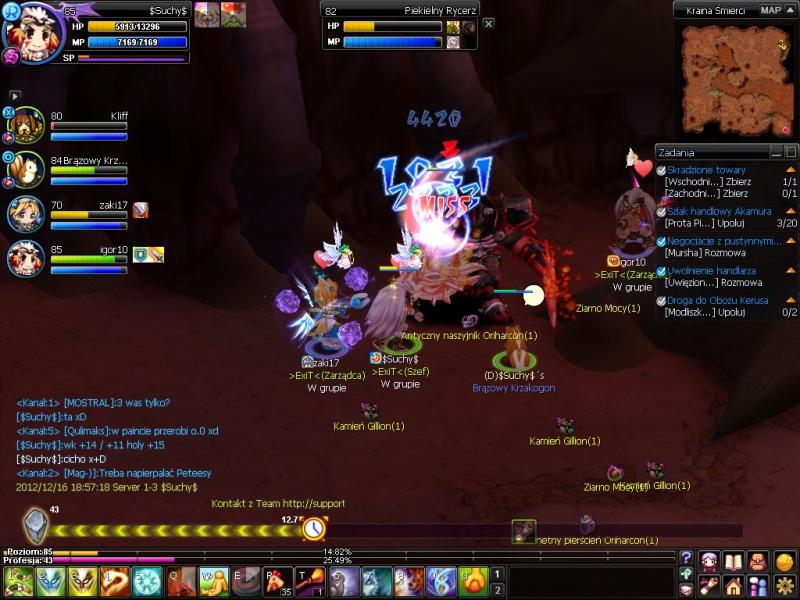800x600 pixels.
Task: Open the help question mark button
Action: tap(686, 558)
